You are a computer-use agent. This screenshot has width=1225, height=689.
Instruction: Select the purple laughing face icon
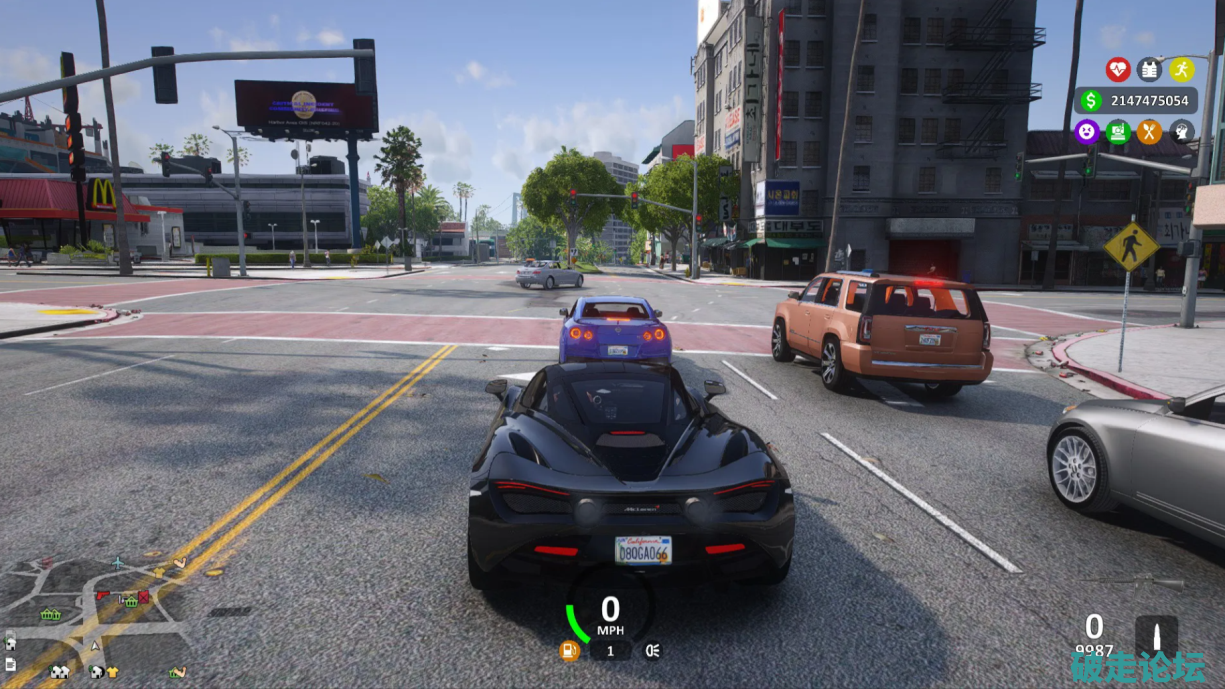click(1086, 131)
